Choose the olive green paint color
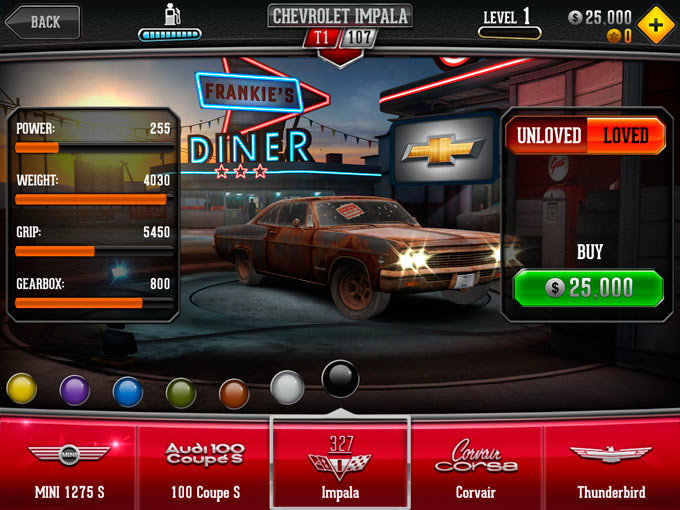The height and width of the screenshot is (510, 680). coord(181,392)
